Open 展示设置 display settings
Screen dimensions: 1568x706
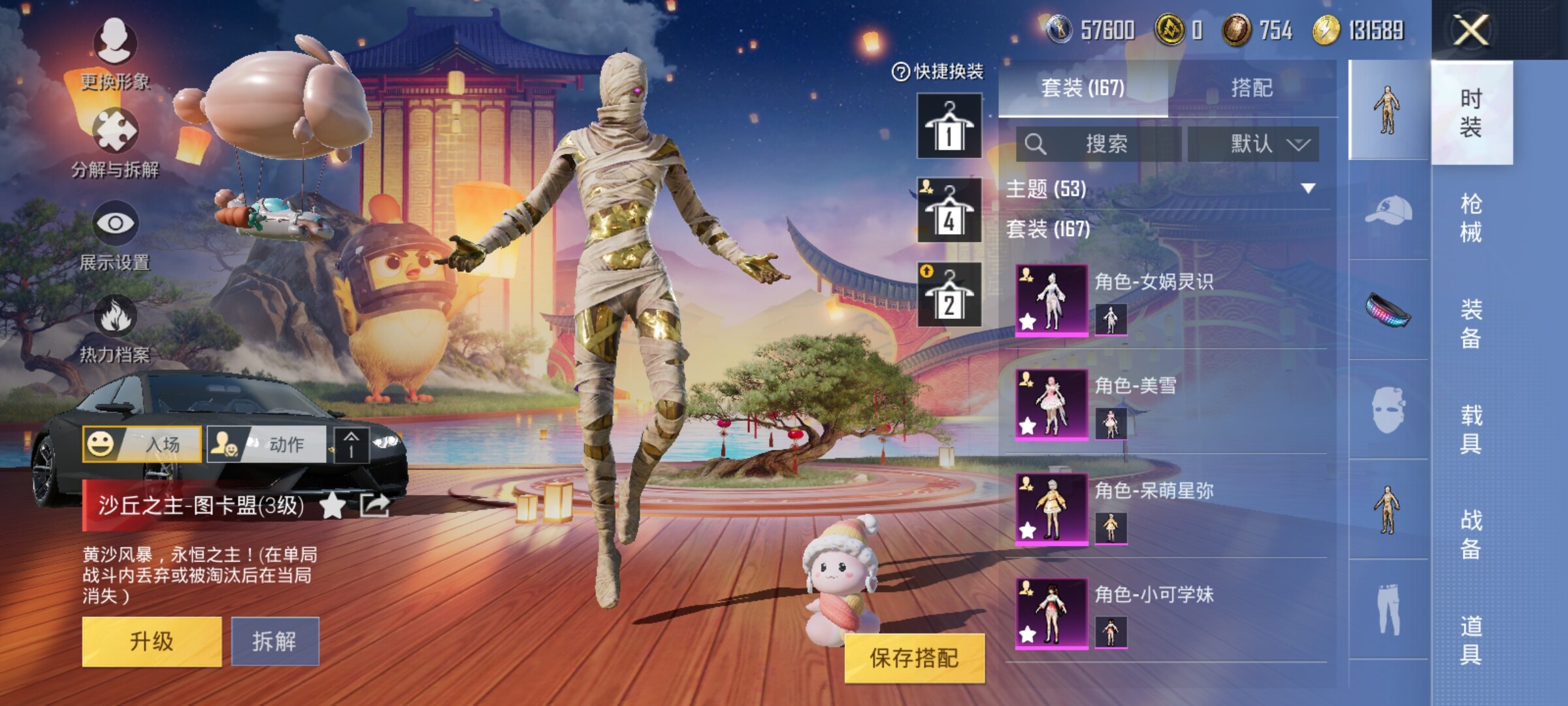tap(115, 235)
